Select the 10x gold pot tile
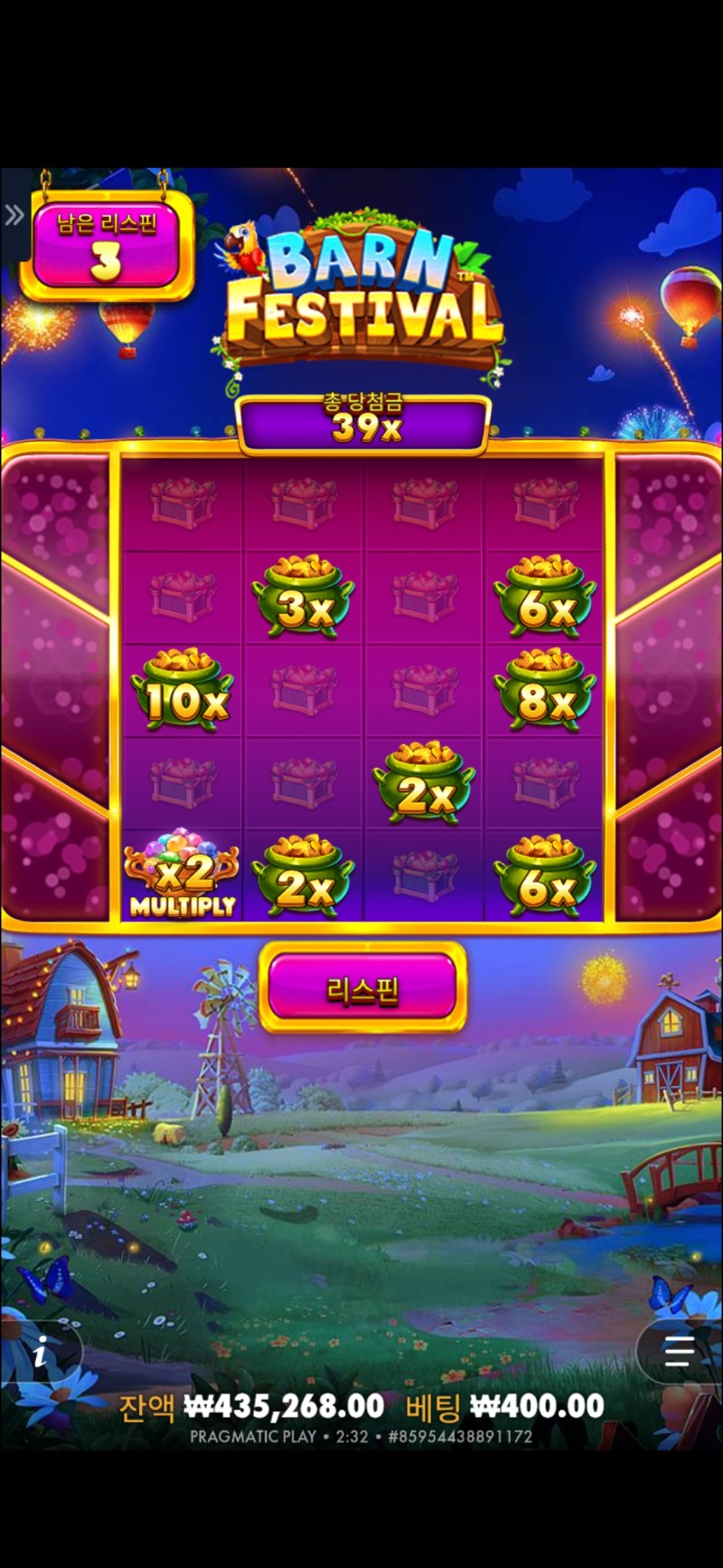Image resolution: width=723 pixels, height=1568 pixels. tap(182, 691)
